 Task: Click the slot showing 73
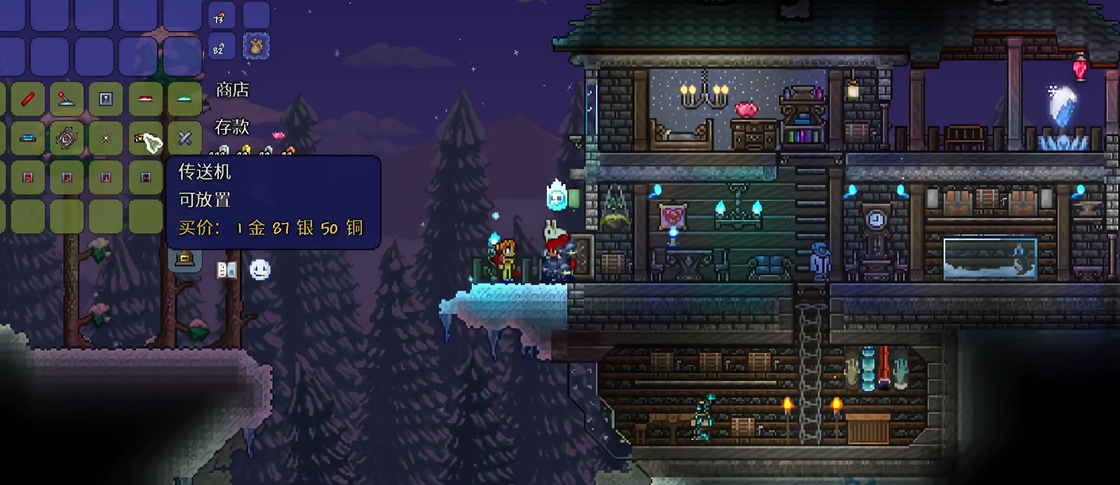[222, 15]
